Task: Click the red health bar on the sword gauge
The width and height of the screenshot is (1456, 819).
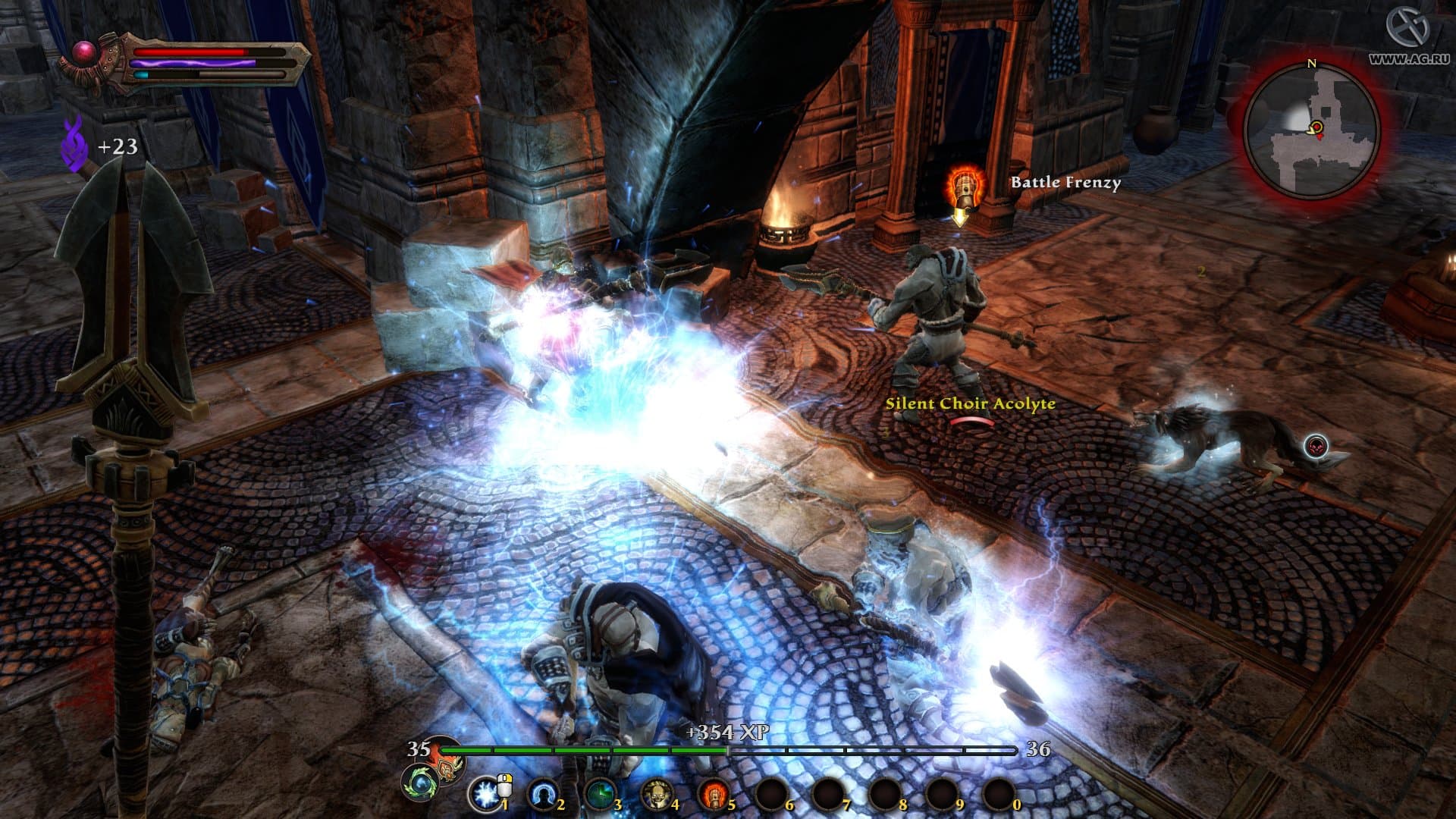Action: click(190, 51)
